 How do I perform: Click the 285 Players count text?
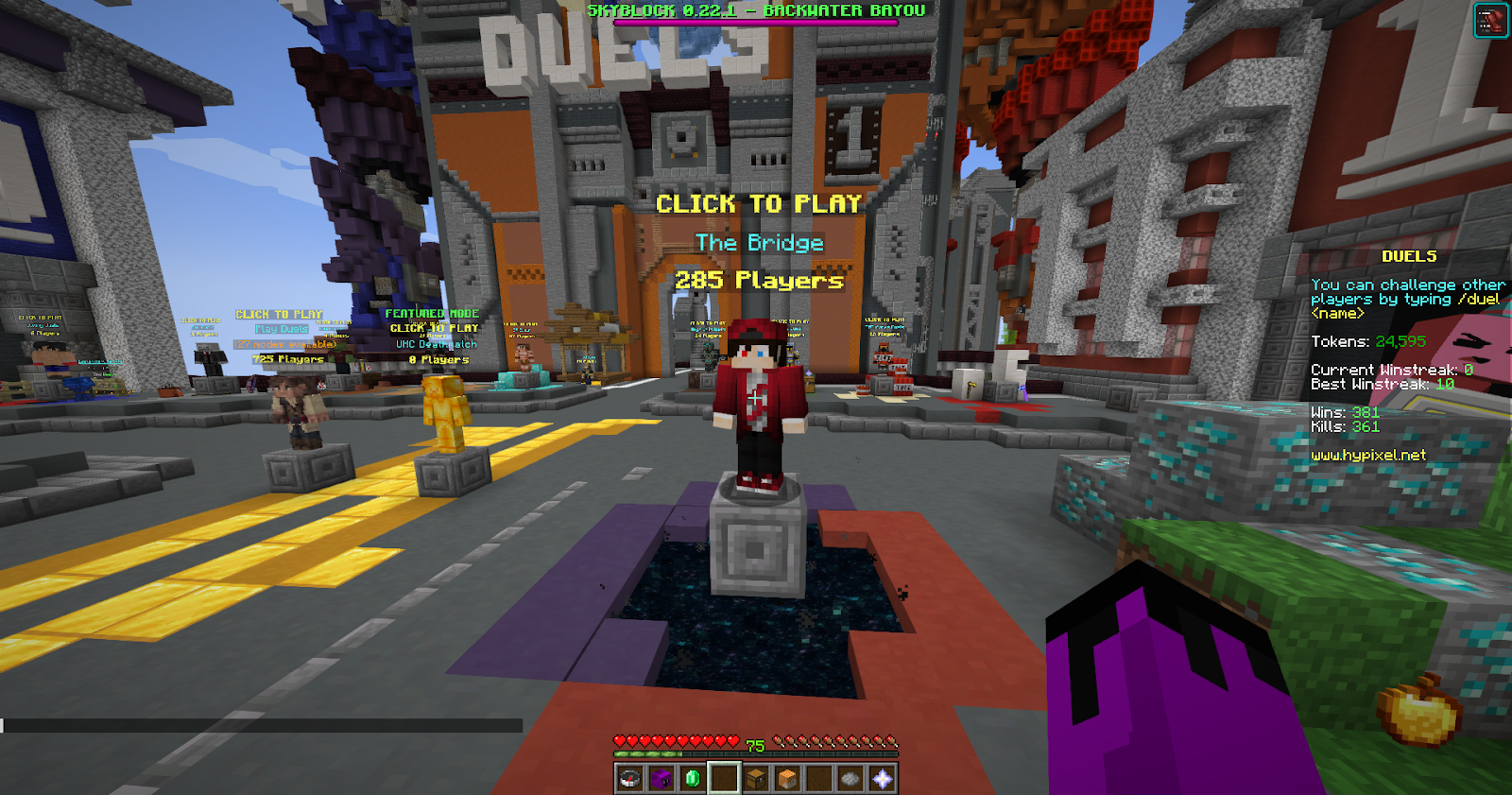coord(758,280)
